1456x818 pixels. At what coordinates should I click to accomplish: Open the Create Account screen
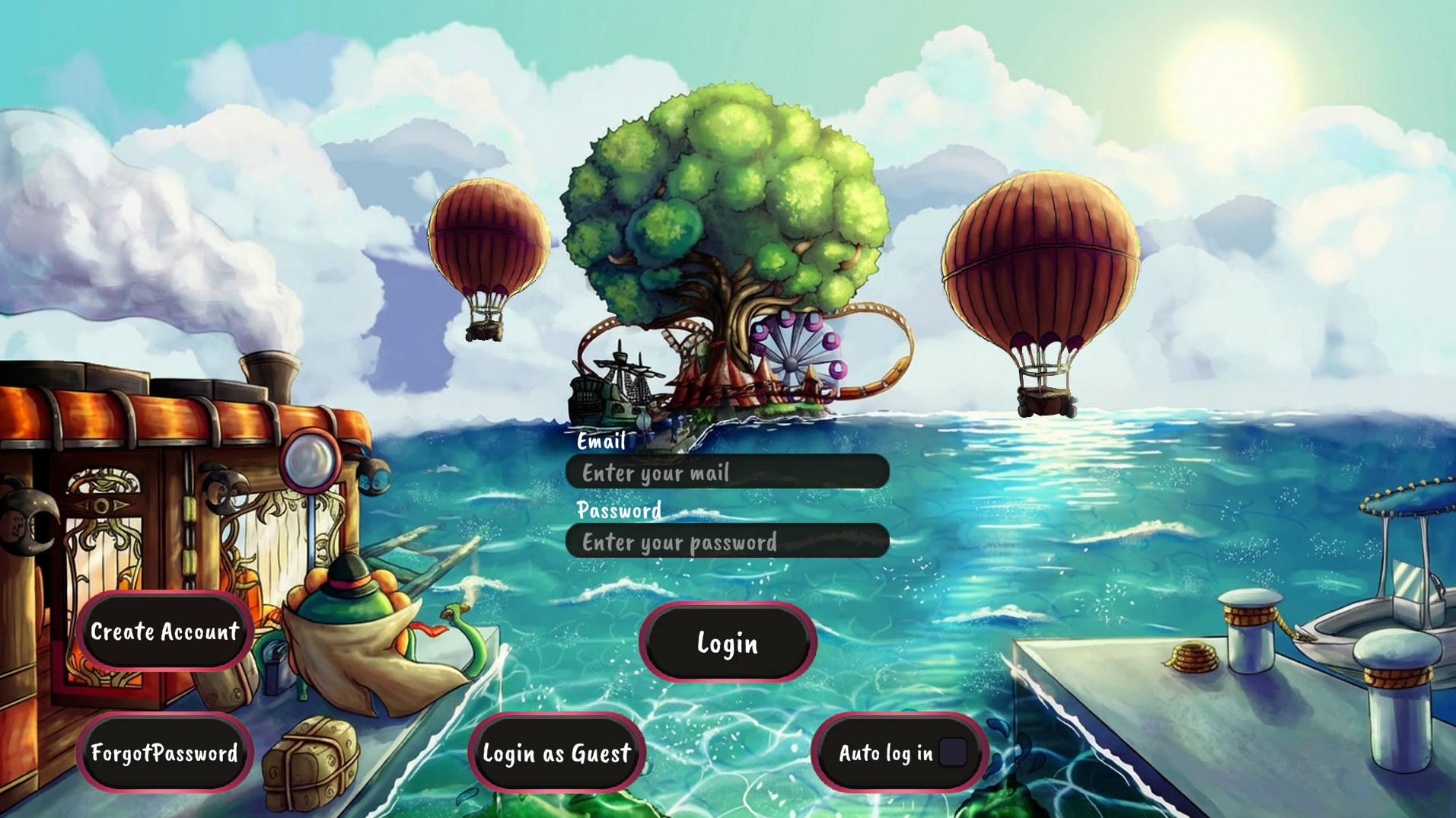pos(164,632)
